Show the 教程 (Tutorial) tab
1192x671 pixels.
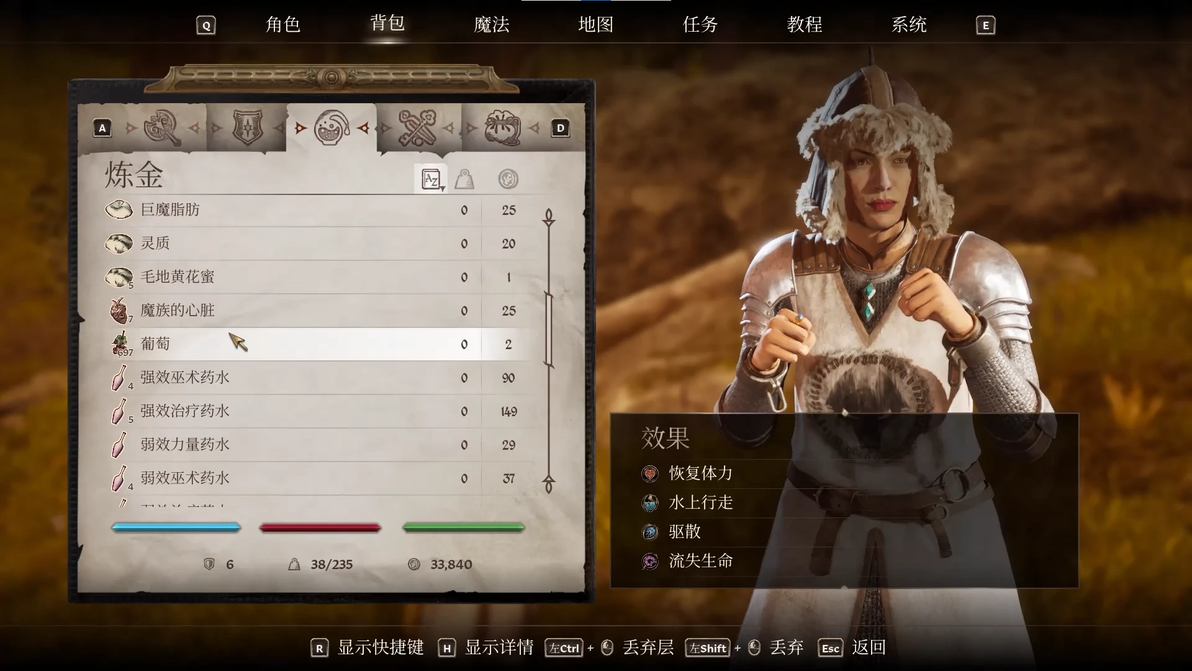coord(804,24)
